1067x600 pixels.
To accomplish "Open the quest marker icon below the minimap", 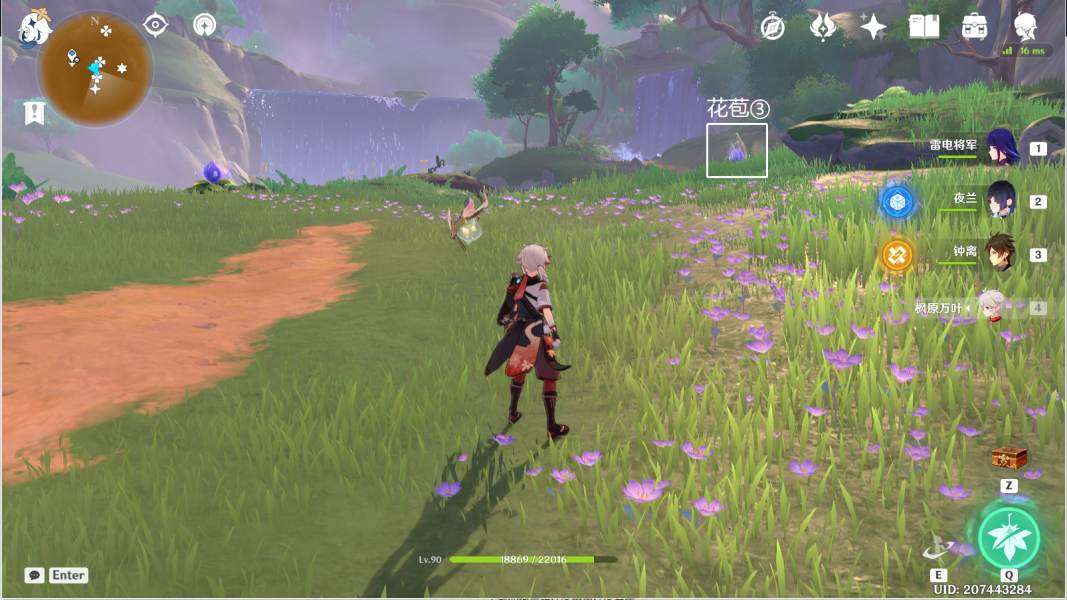I will point(35,112).
